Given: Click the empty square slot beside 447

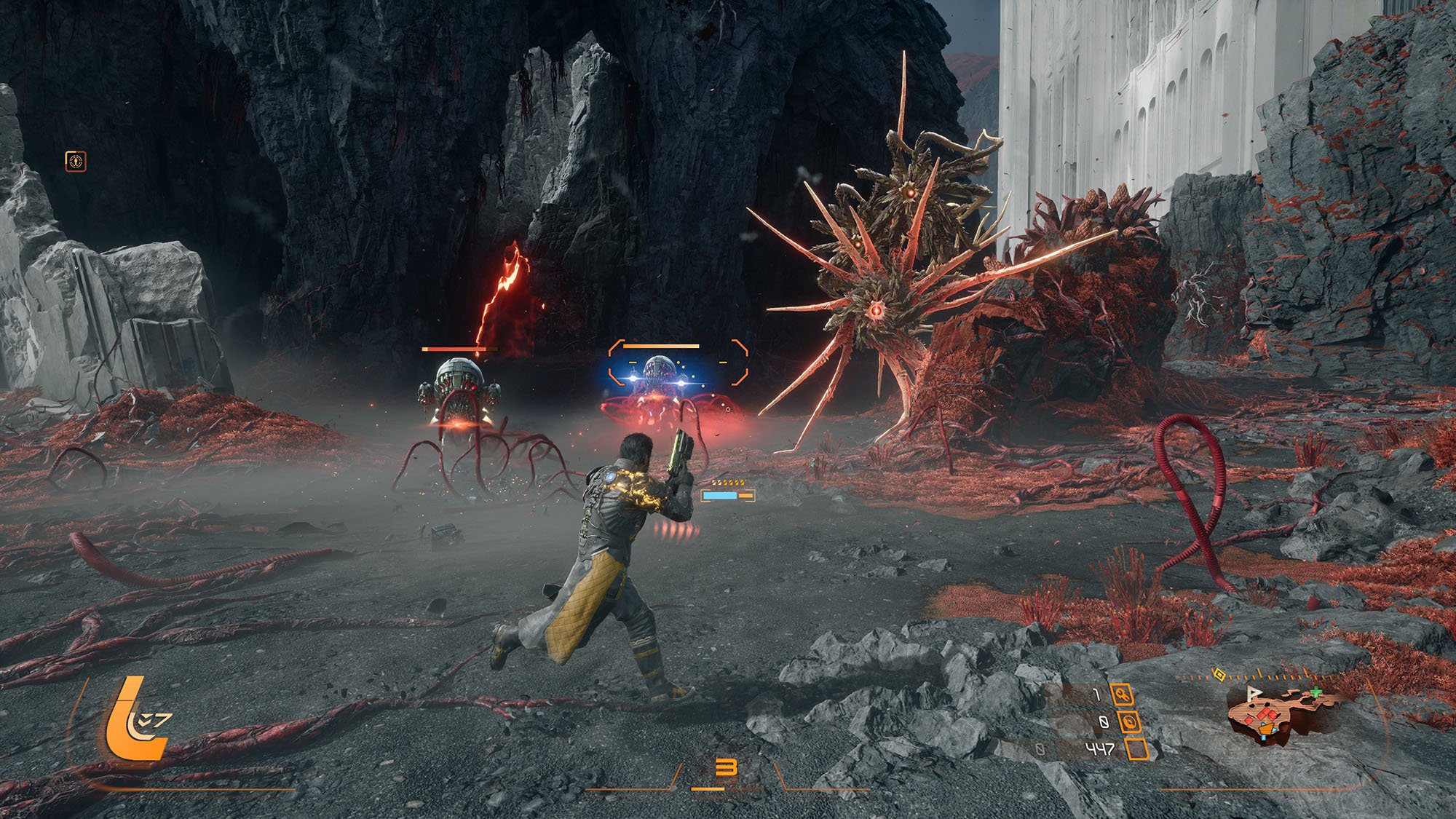Looking at the screenshot, I should [x=1137, y=748].
